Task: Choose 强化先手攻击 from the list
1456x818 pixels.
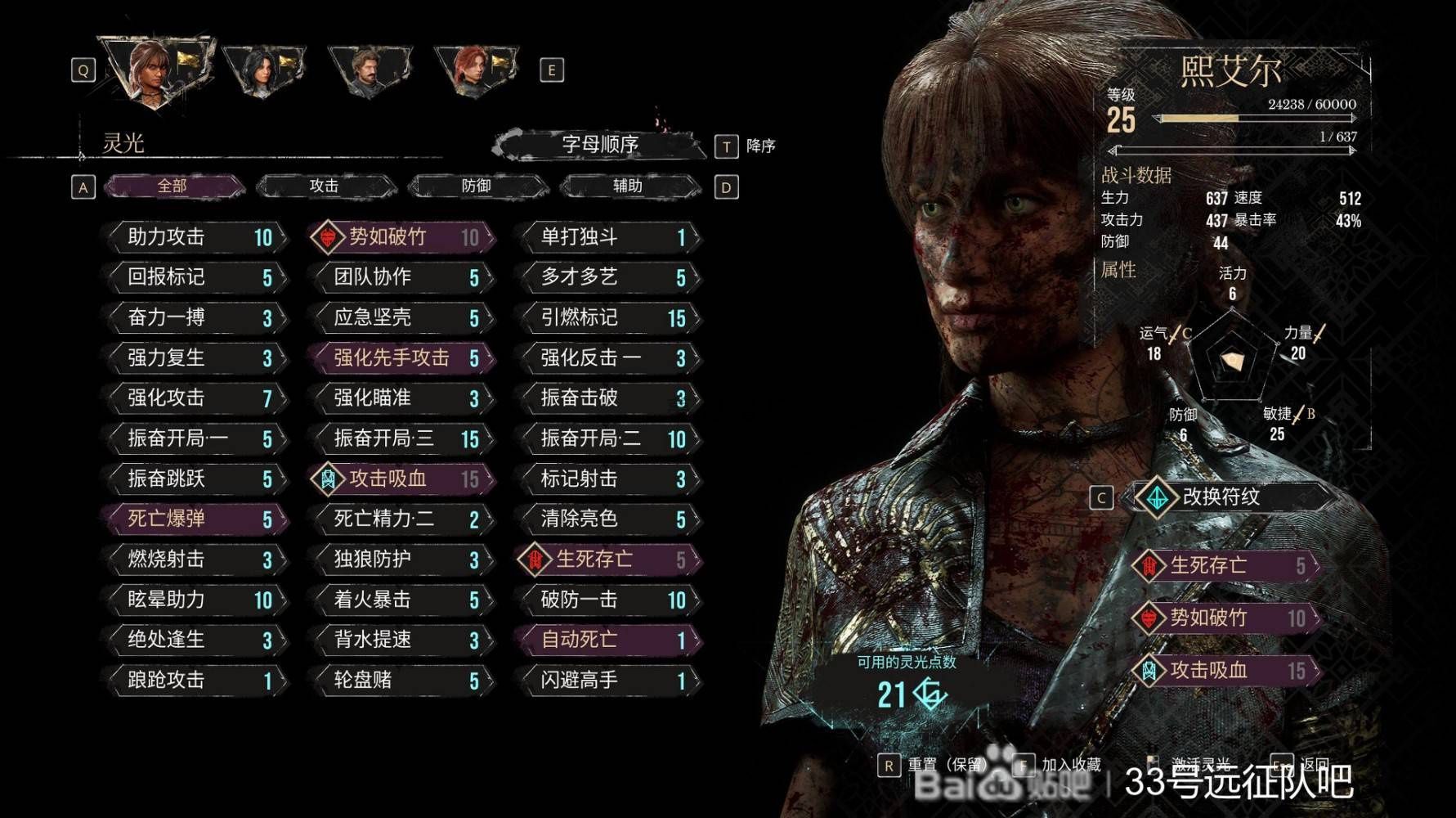Action: tap(404, 357)
